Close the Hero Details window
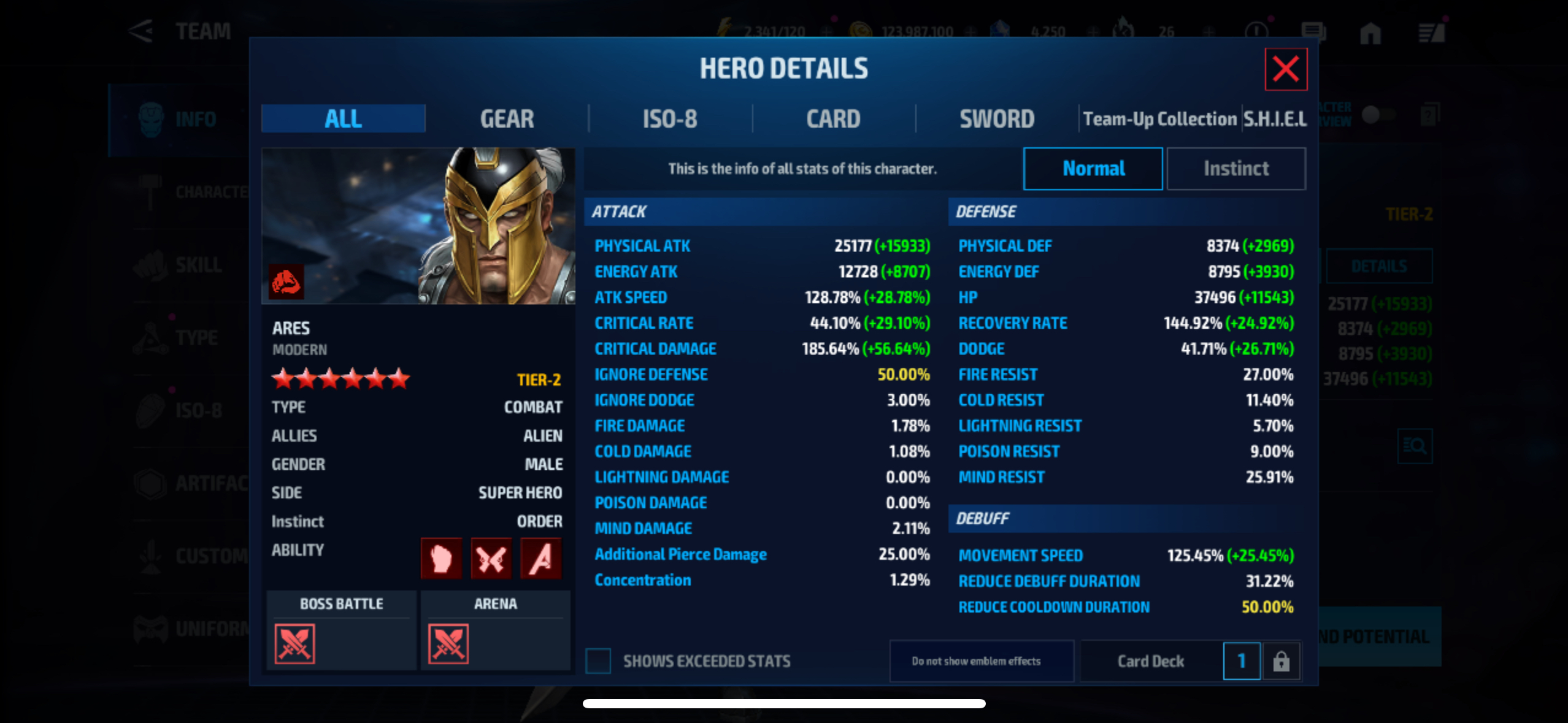Image resolution: width=1568 pixels, height=723 pixels. (x=1285, y=69)
